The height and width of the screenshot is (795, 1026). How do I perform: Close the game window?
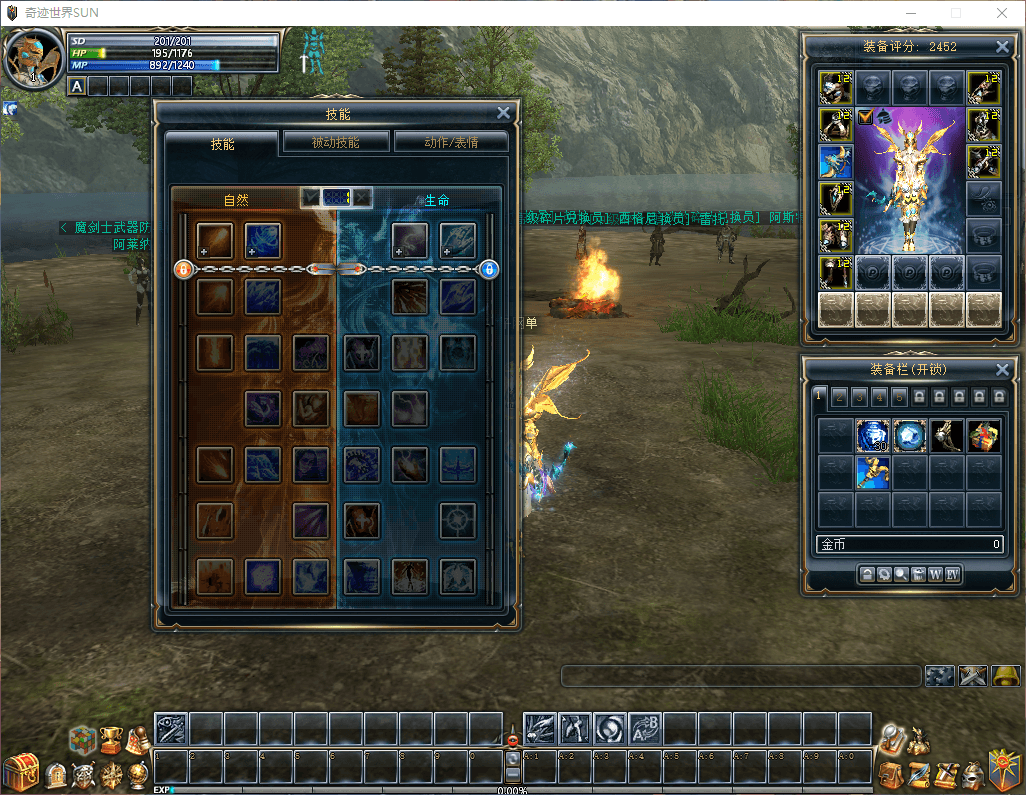(1002, 14)
